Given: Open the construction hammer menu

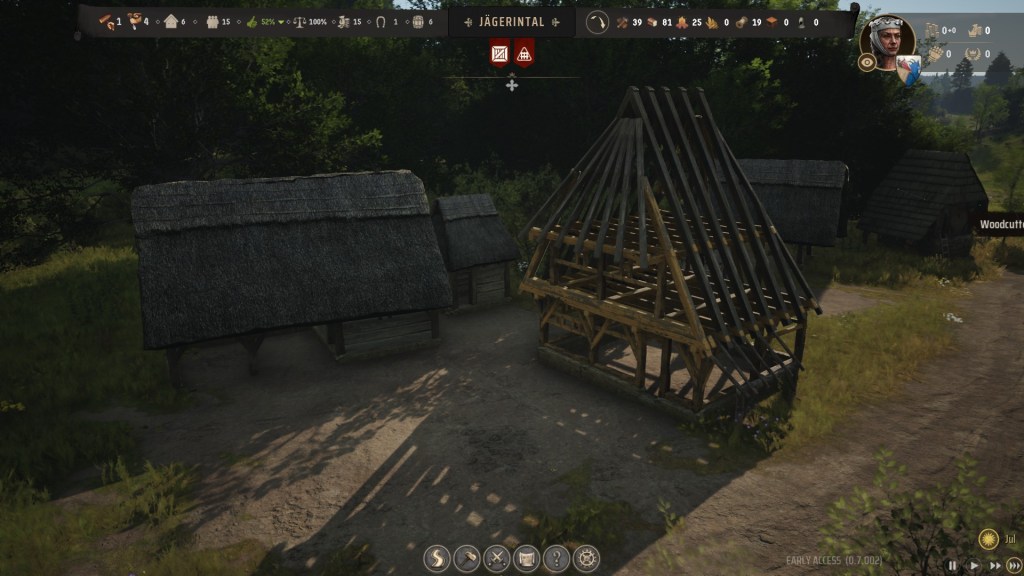Looking at the screenshot, I should point(467,558).
